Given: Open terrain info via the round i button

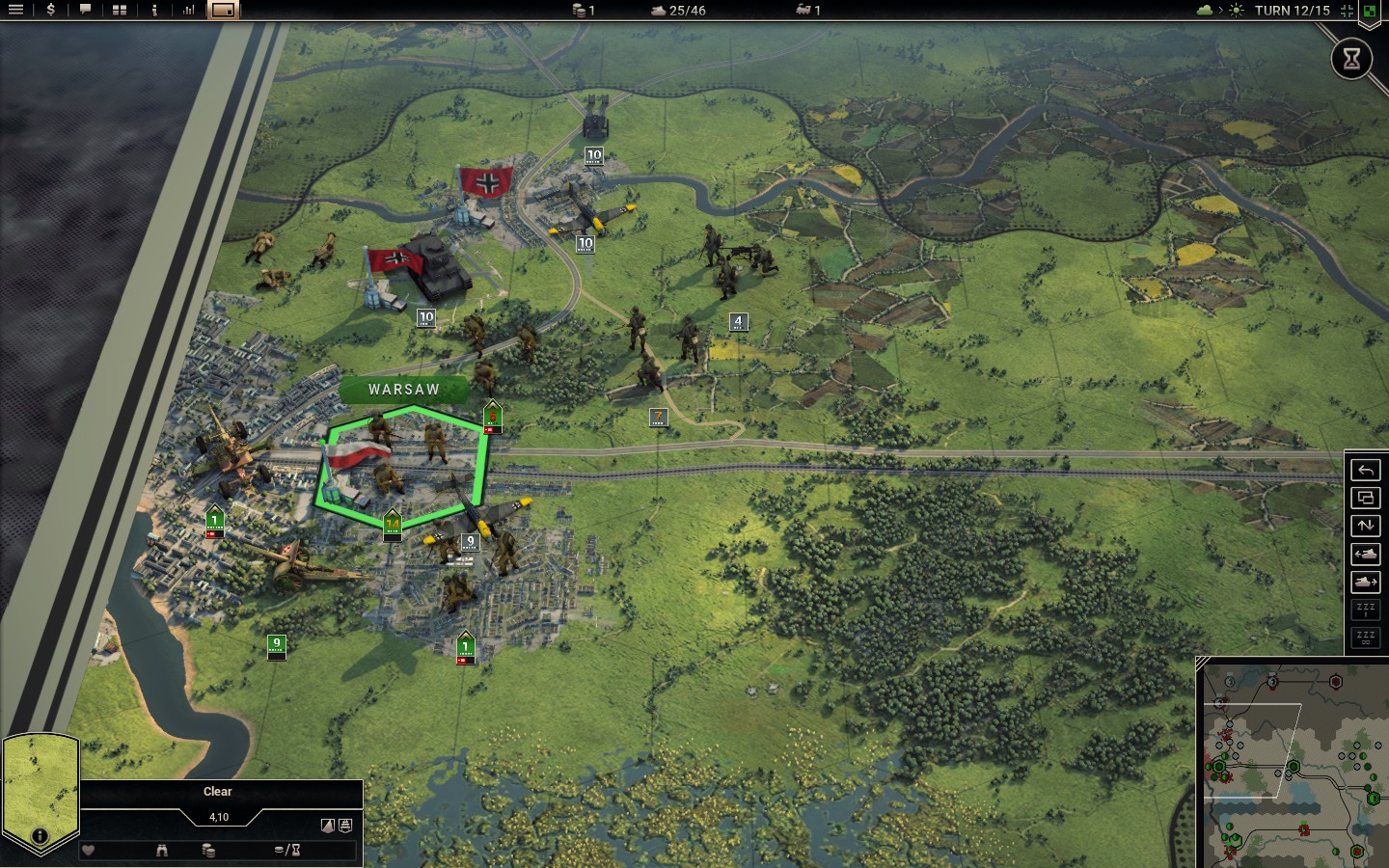Looking at the screenshot, I should pos(40,836).
